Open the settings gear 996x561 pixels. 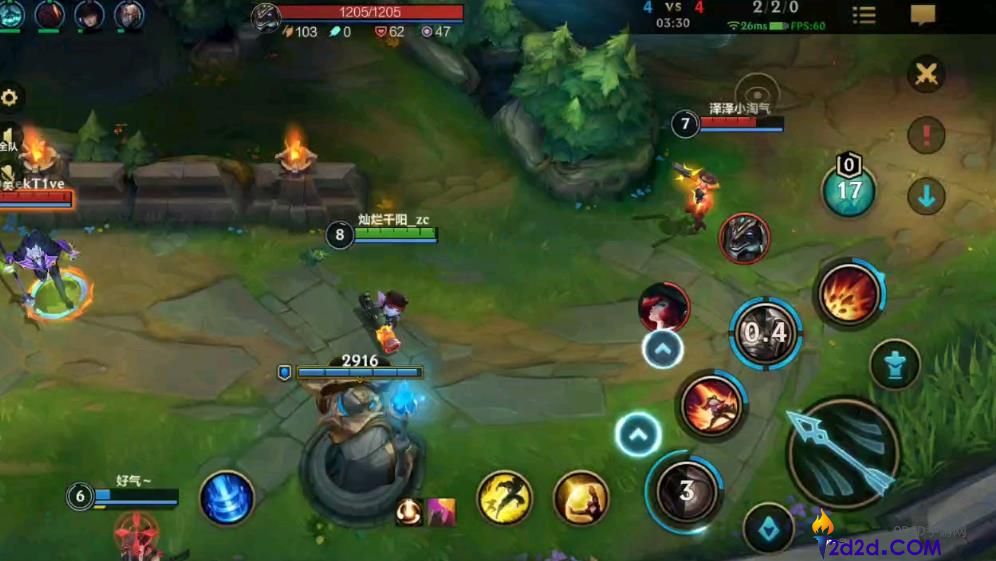pos(10,98)
